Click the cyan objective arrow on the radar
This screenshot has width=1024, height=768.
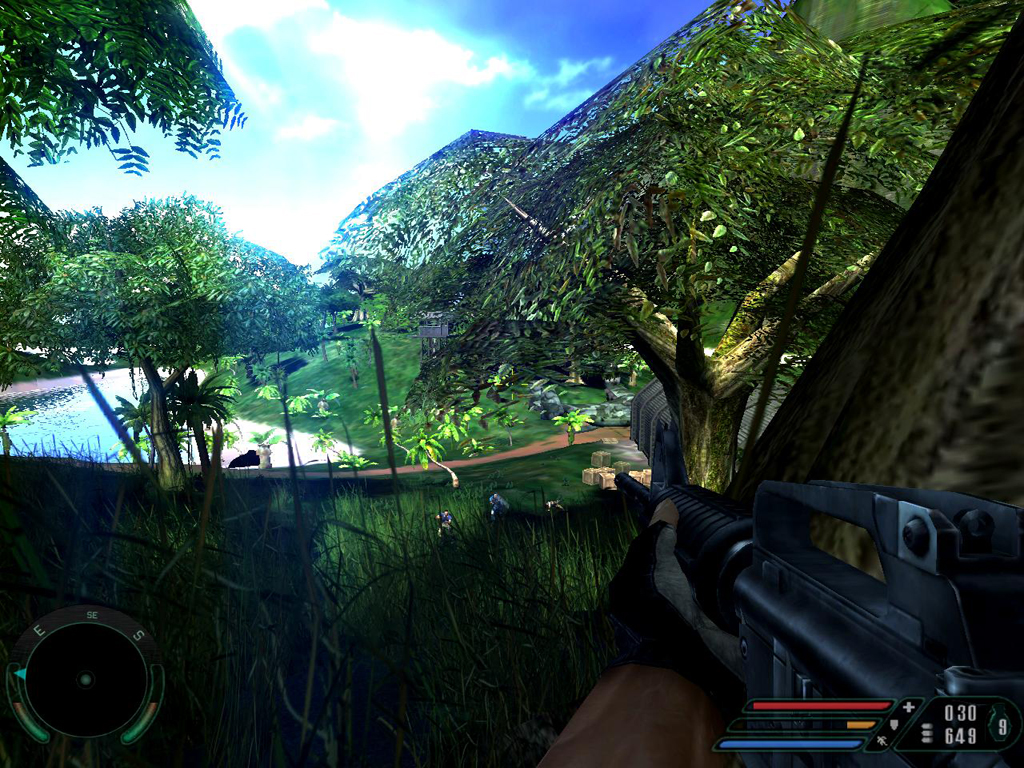(x=20, y=674)
